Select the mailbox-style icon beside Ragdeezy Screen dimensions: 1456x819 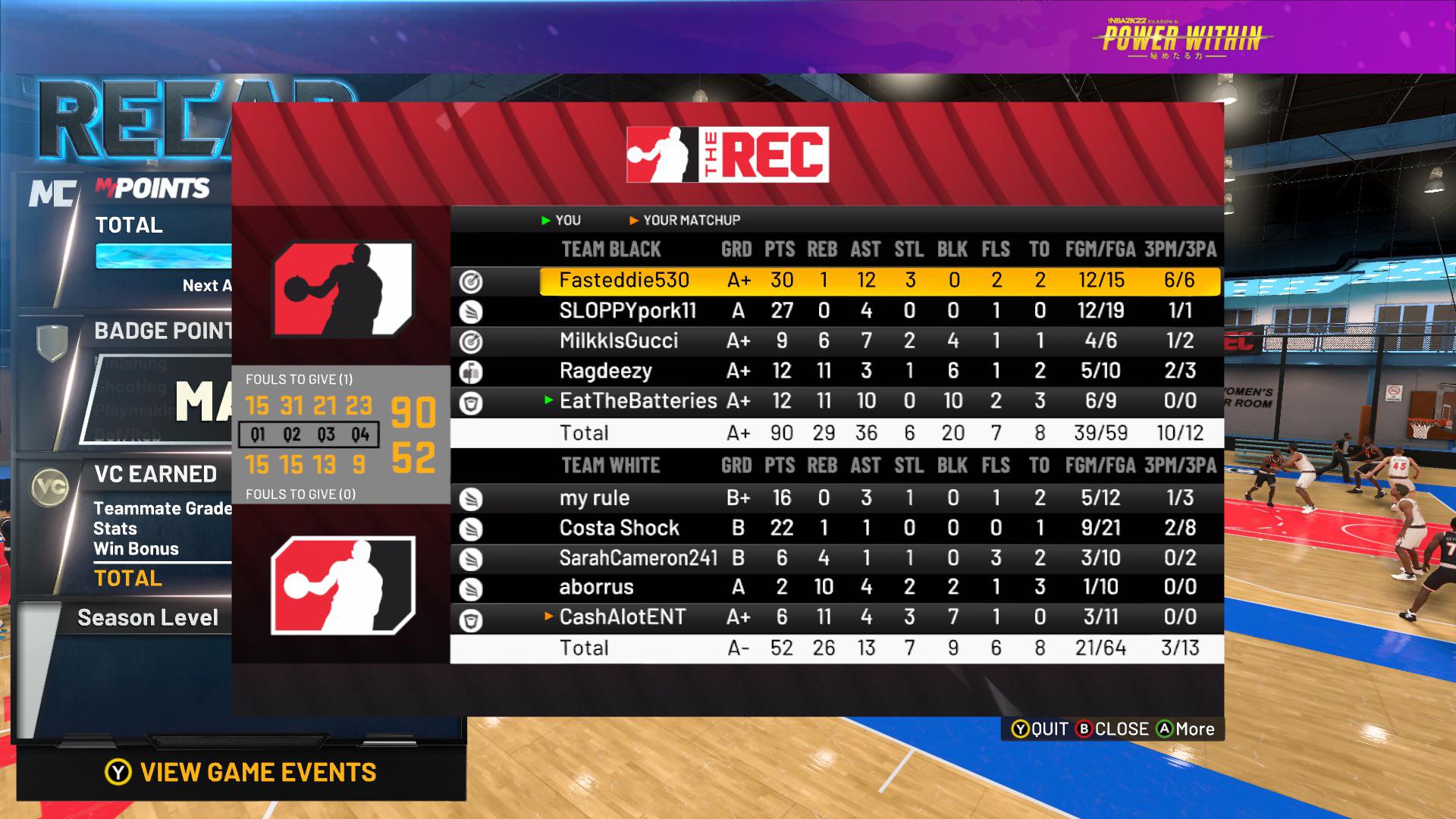click(470, 371)
